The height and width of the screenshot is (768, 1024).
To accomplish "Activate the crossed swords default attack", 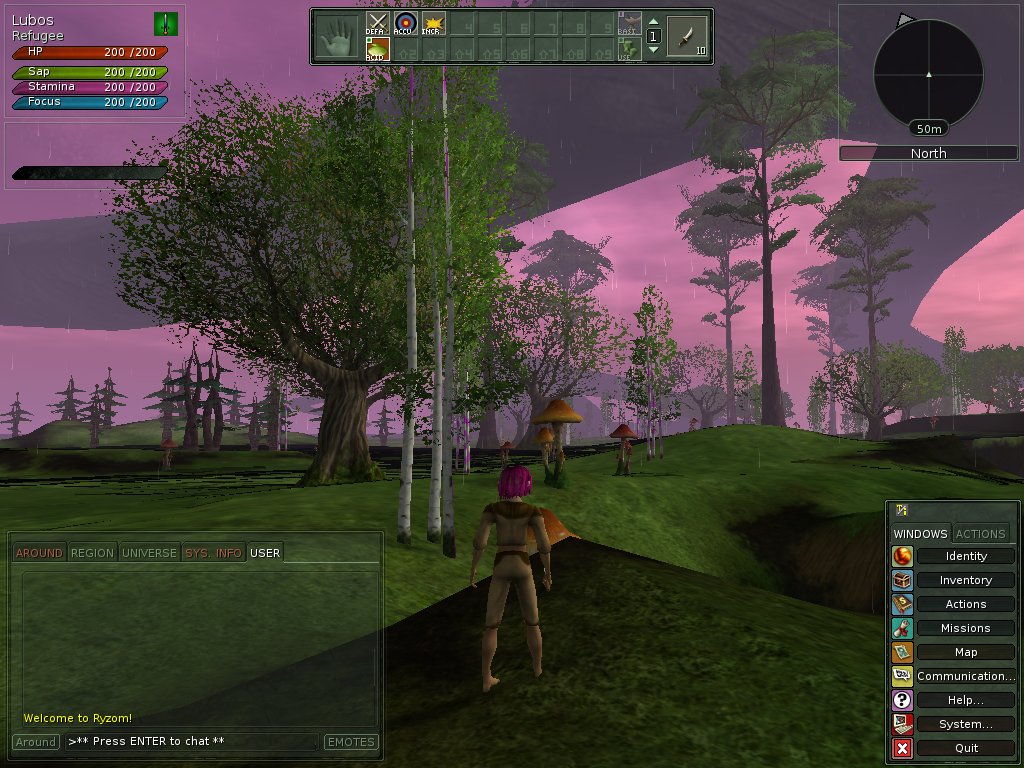I will pyautogui.click(x=377, y=24).
